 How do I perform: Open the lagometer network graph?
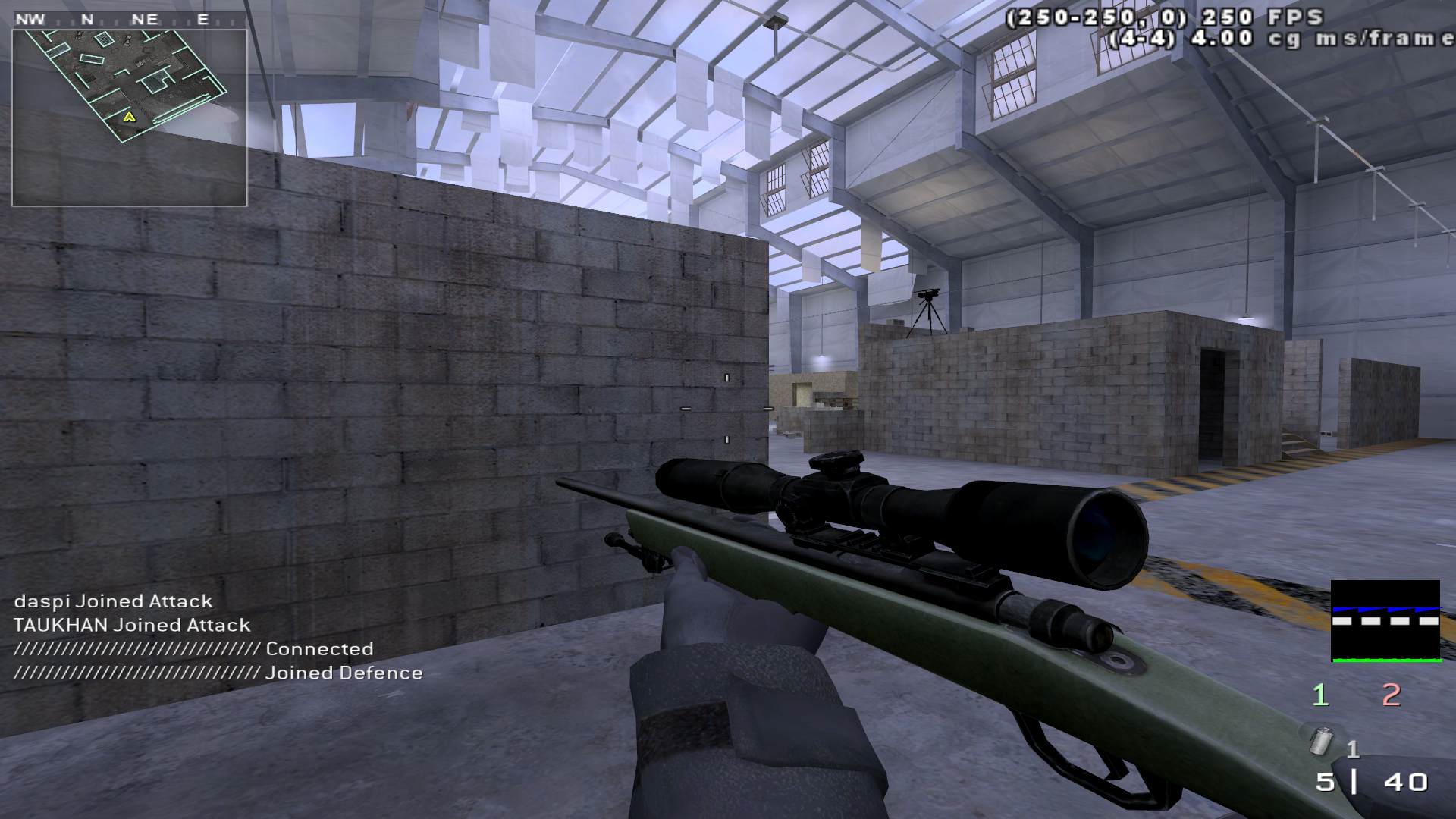click(x=1385, y=621)
